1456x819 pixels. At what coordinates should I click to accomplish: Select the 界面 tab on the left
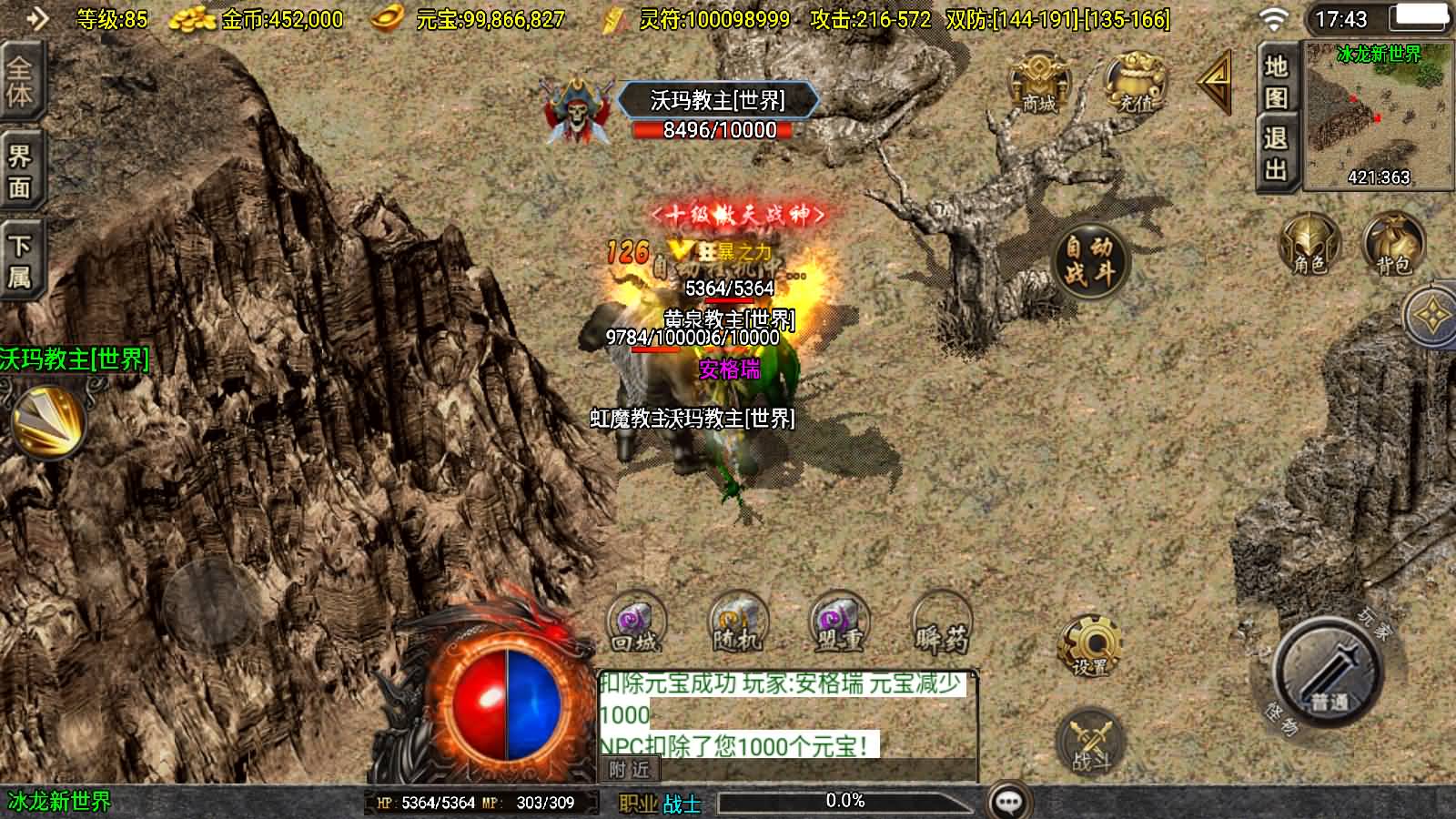(19, 172)
